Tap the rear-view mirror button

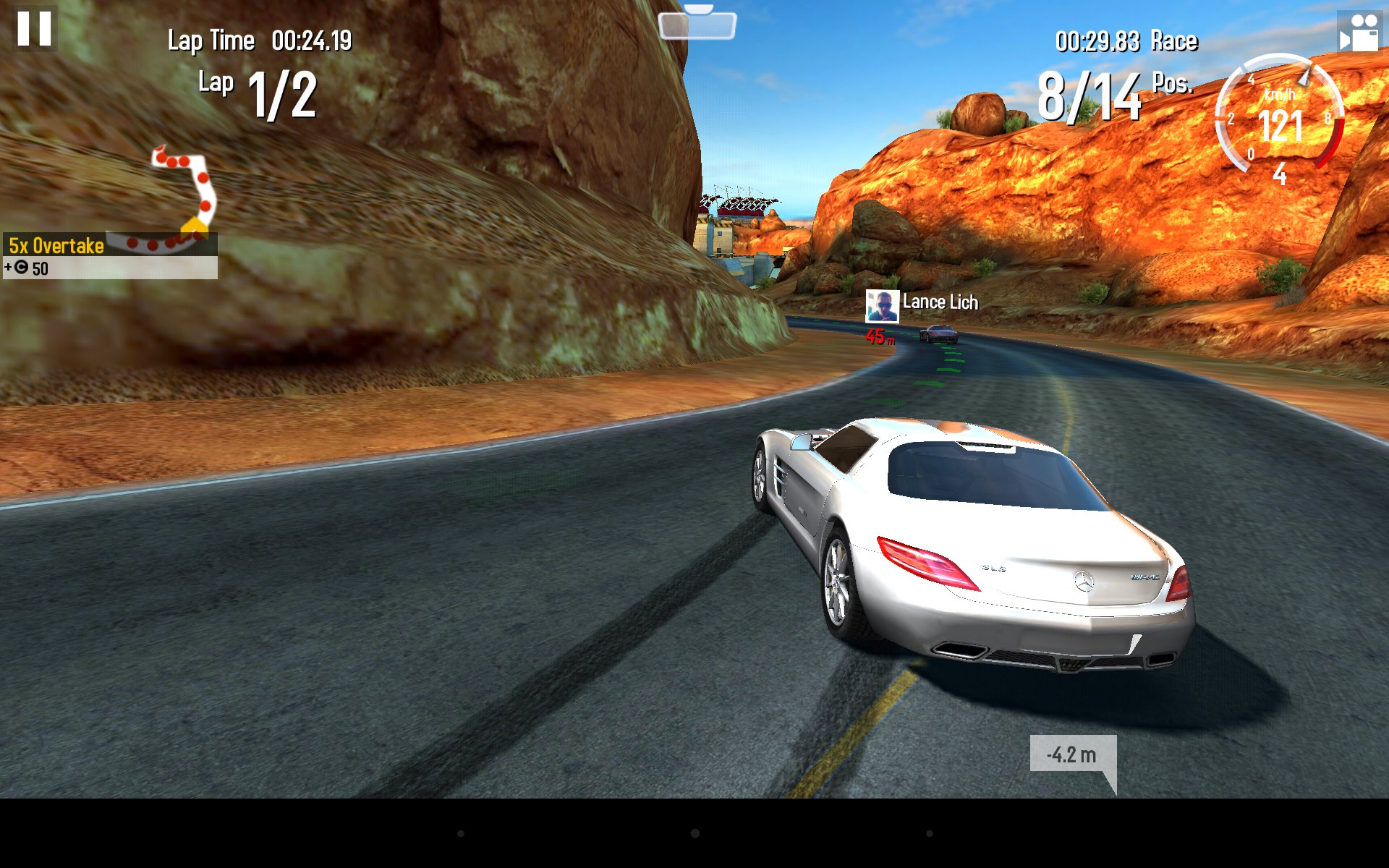[x=697, y=25]
